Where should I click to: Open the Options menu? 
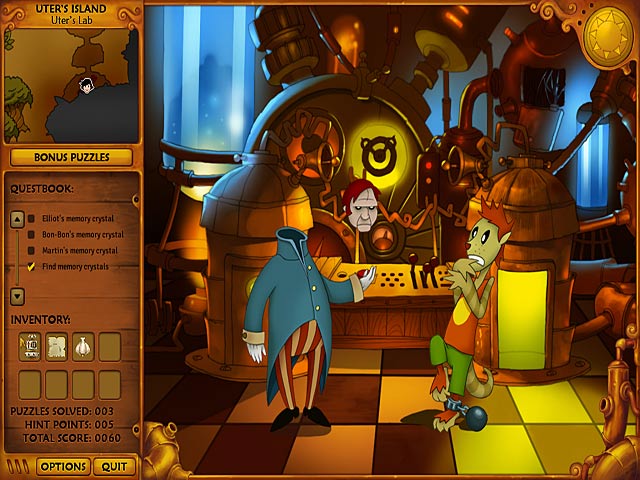(x=62, y=466)
